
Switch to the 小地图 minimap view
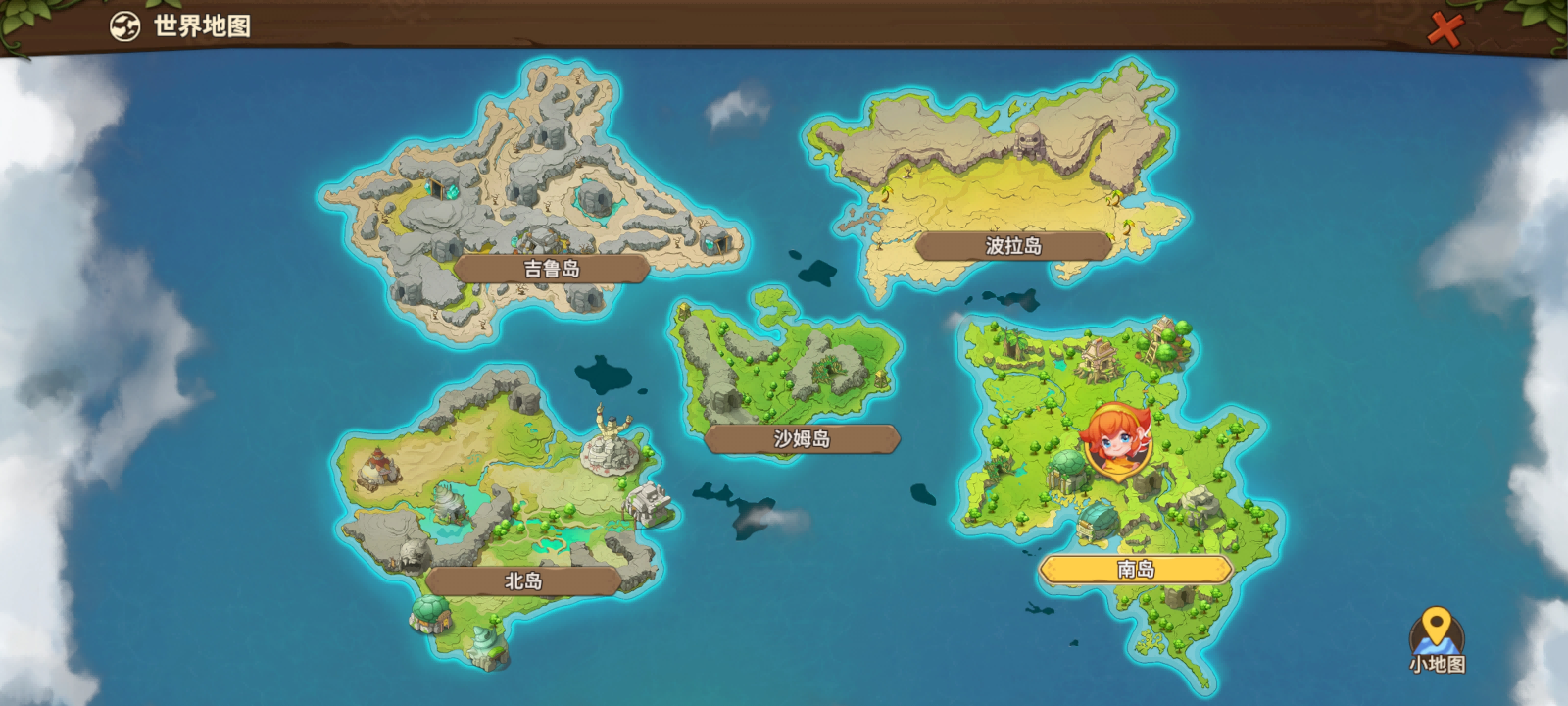click(x=1437, y=640)
